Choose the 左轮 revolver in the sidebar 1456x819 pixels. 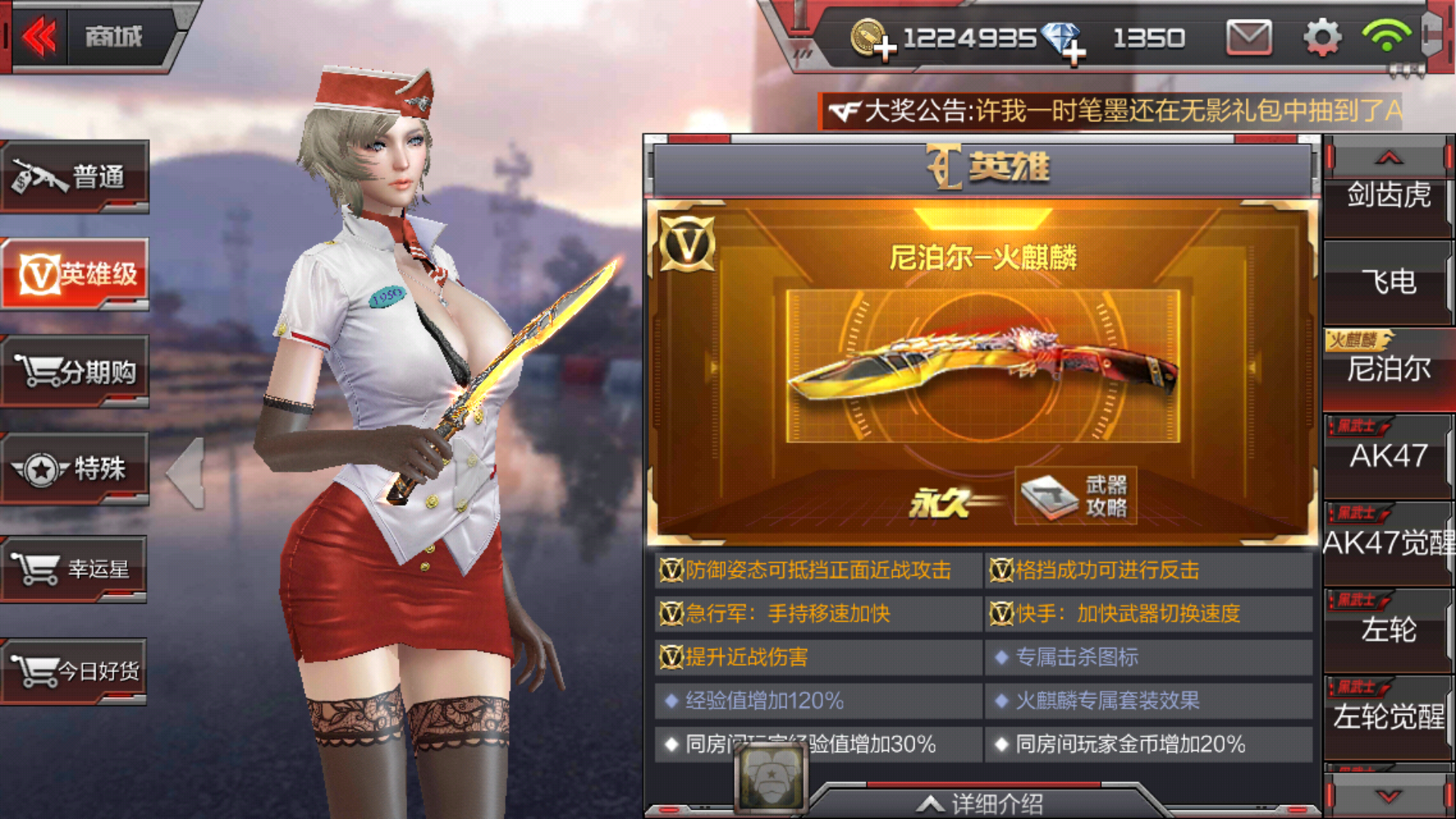point(1388,631)
